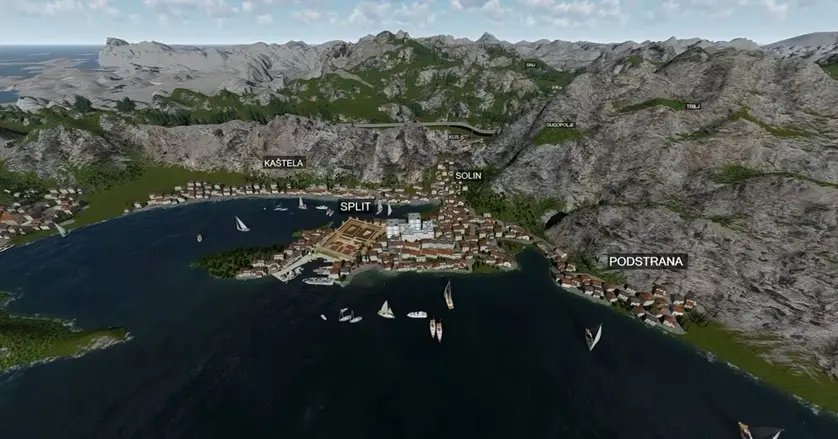Choose the Klis location label
The width and height of the screenshot is (838, 439).
pos(455,136)
